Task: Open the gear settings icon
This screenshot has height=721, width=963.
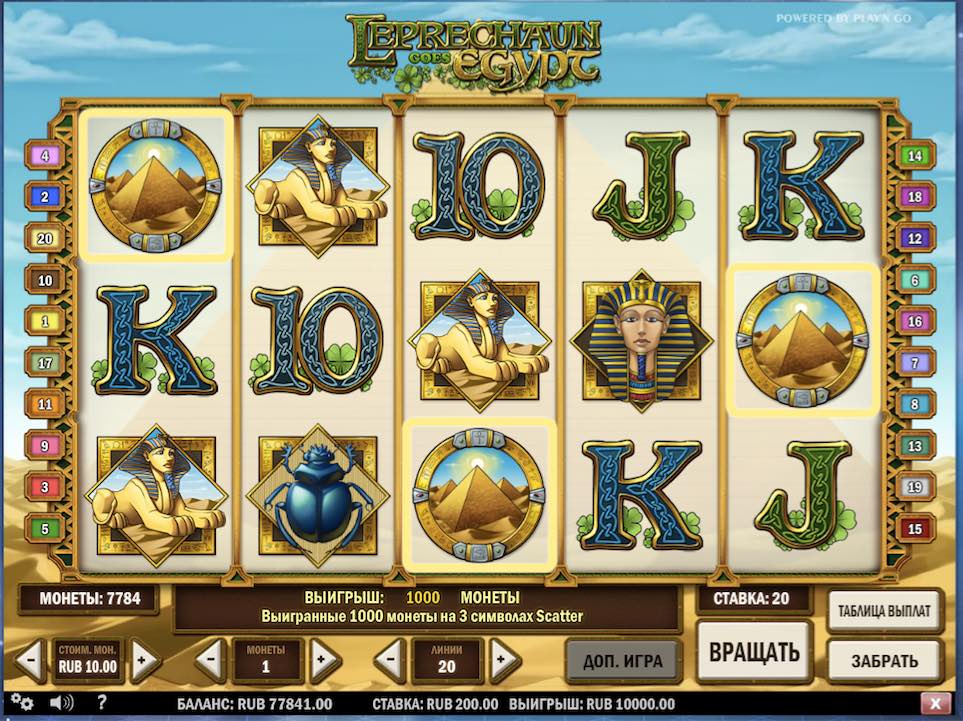Action: (21, 702)
